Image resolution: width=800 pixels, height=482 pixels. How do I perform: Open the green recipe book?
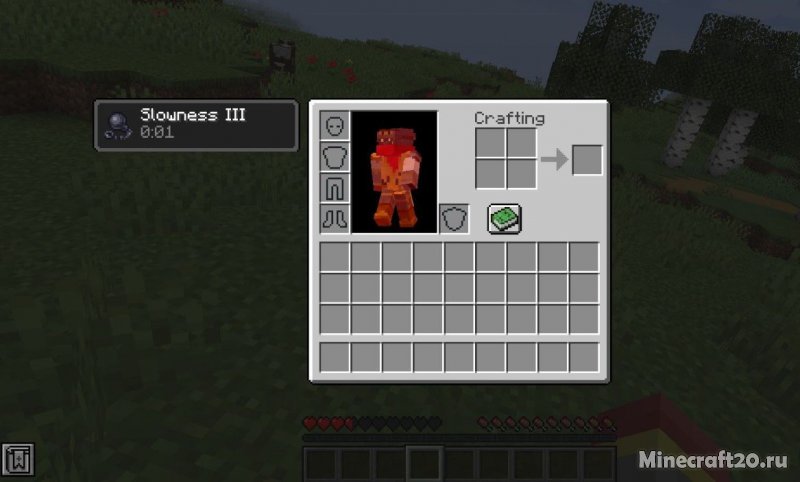click(x=505, y=218)
